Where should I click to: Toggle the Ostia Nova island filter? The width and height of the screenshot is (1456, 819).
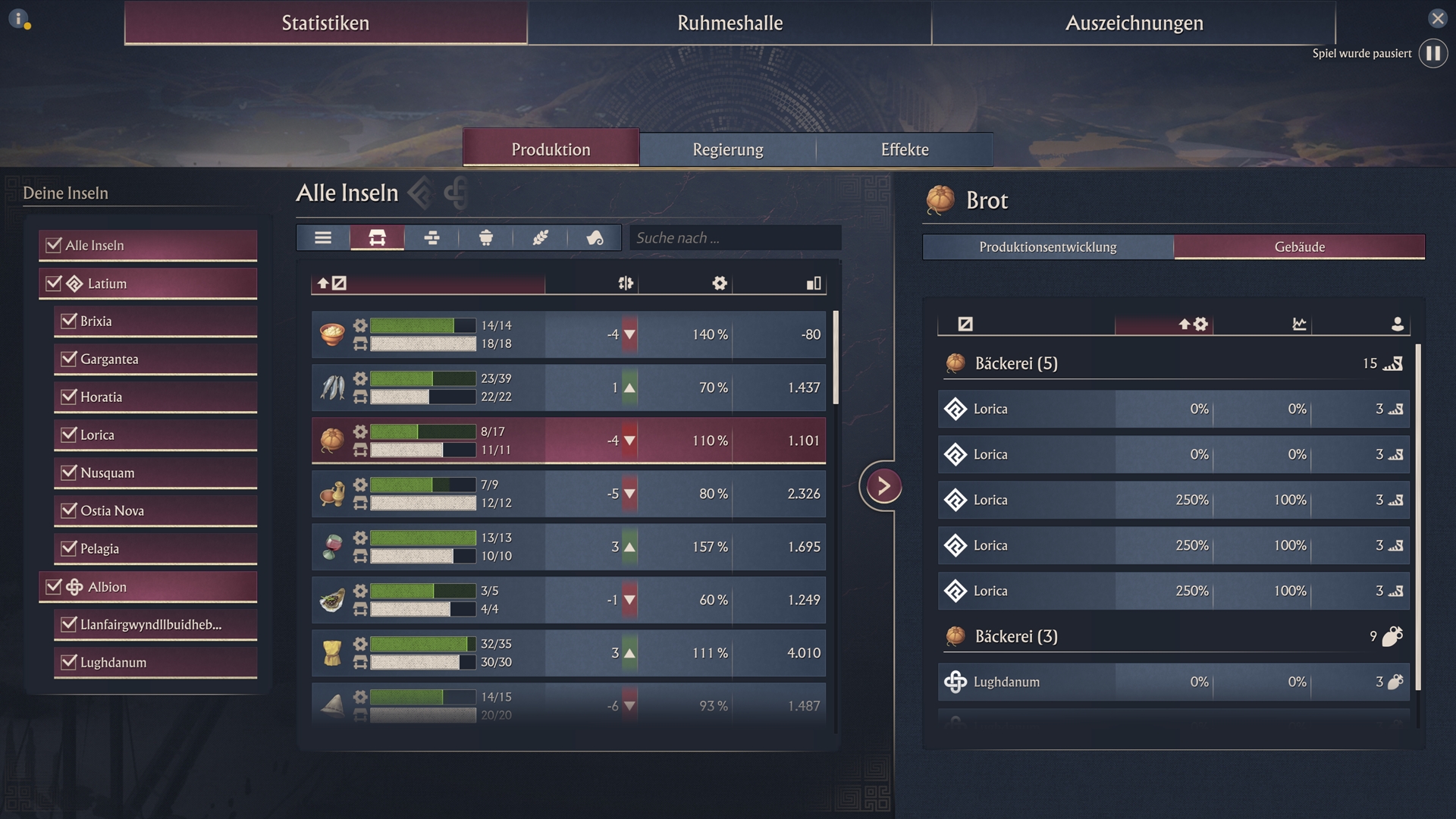(69, 510)
